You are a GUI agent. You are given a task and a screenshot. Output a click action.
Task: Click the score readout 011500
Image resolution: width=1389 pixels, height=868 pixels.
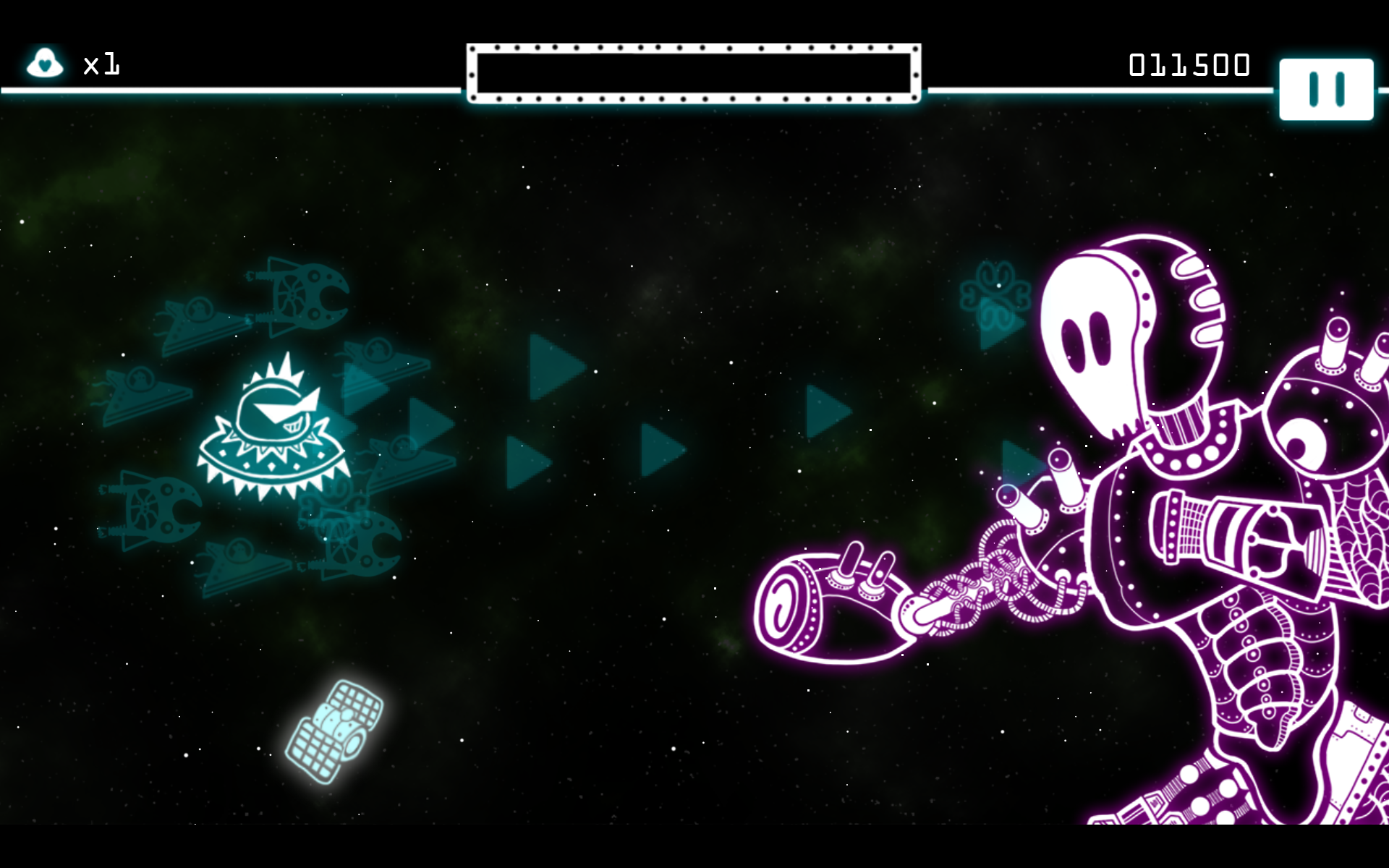[x=1189, y=64]
